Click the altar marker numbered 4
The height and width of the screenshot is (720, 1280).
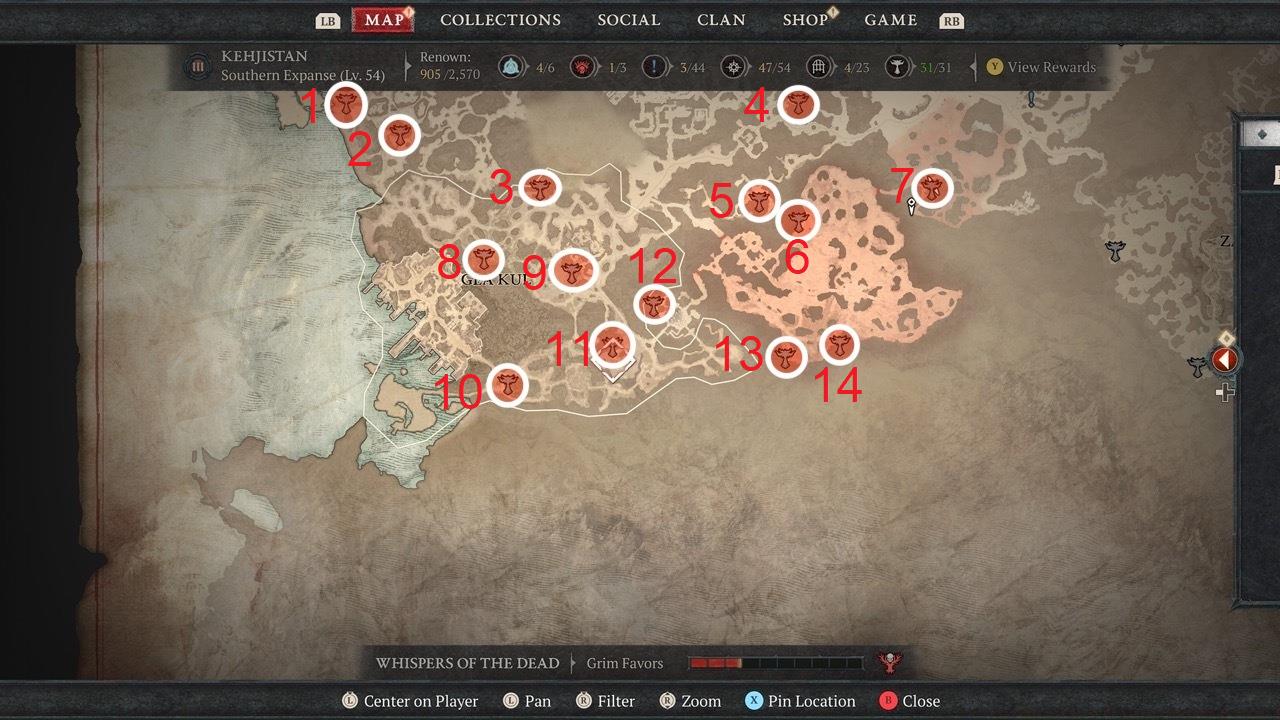pos(798,104)
